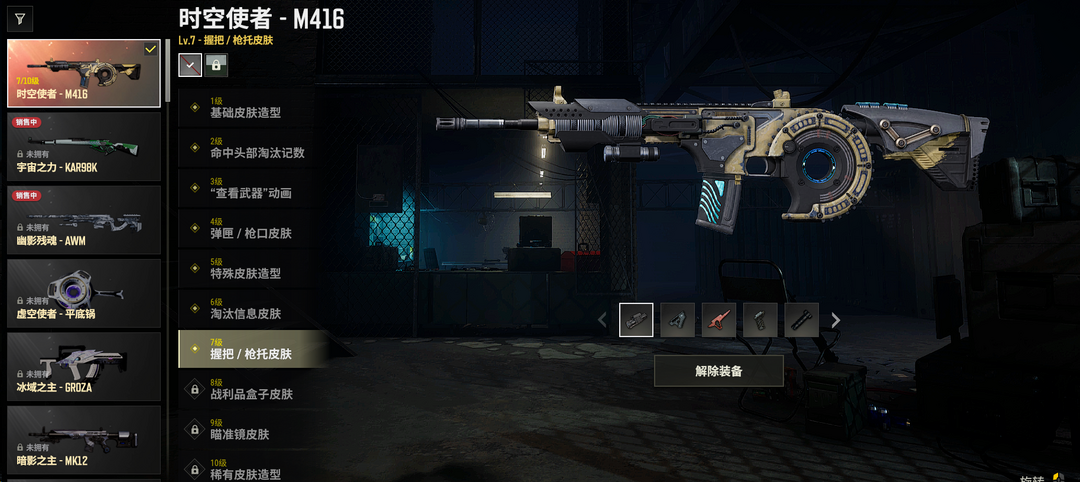Select level 5 特殊皮肤造型 row

tap(253, 268)
